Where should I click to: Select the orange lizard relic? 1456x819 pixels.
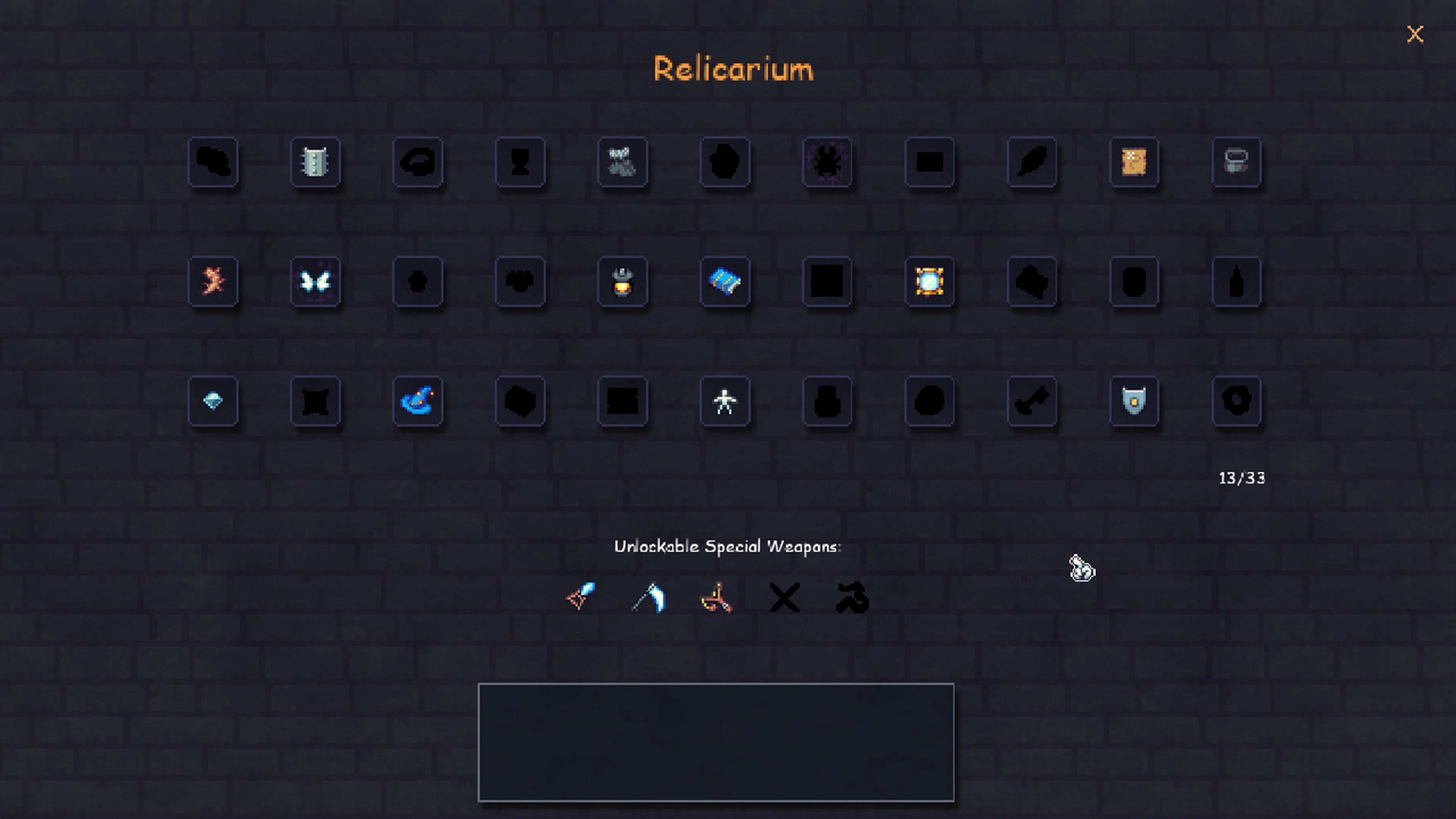tap(212, 282)
